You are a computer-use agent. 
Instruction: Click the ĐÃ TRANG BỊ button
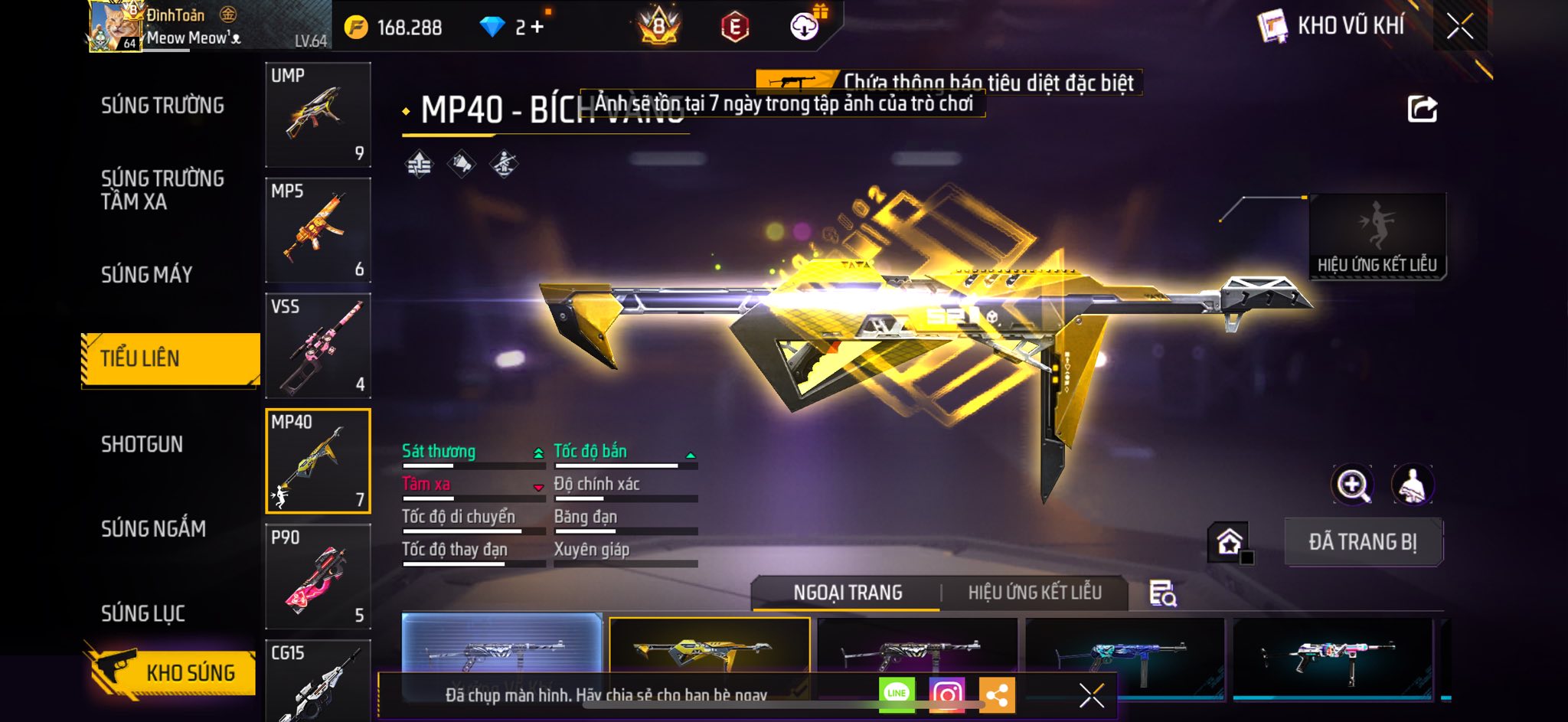1363,542
